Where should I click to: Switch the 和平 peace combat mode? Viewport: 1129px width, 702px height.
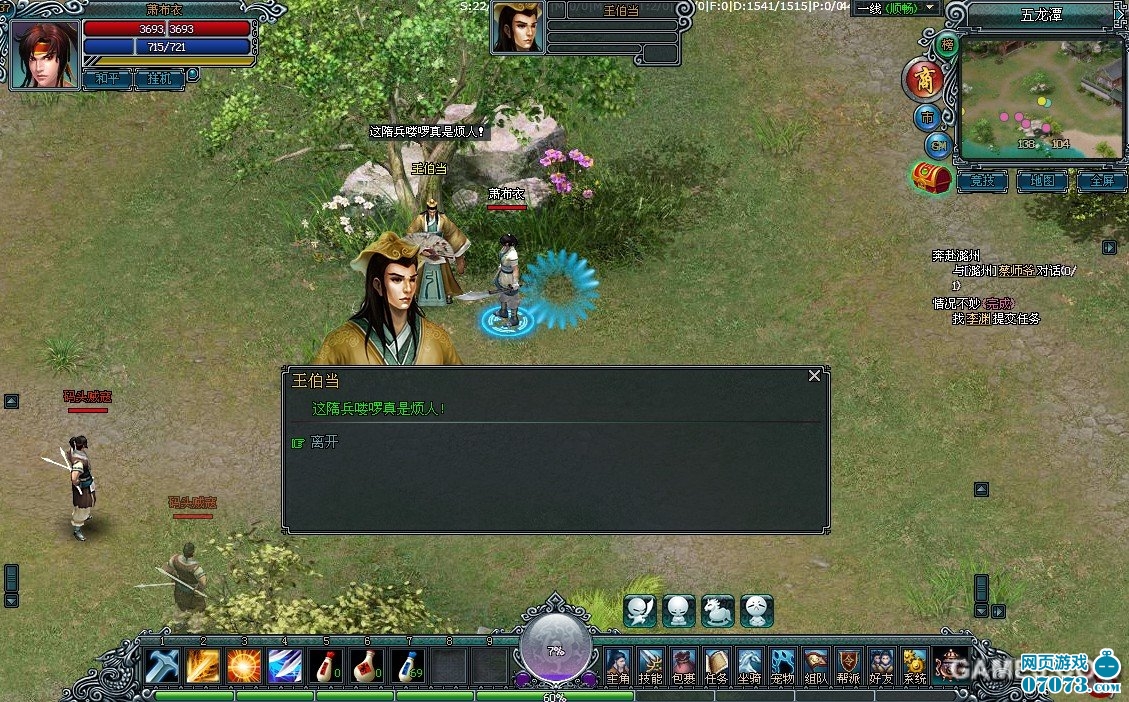[106, 77]
